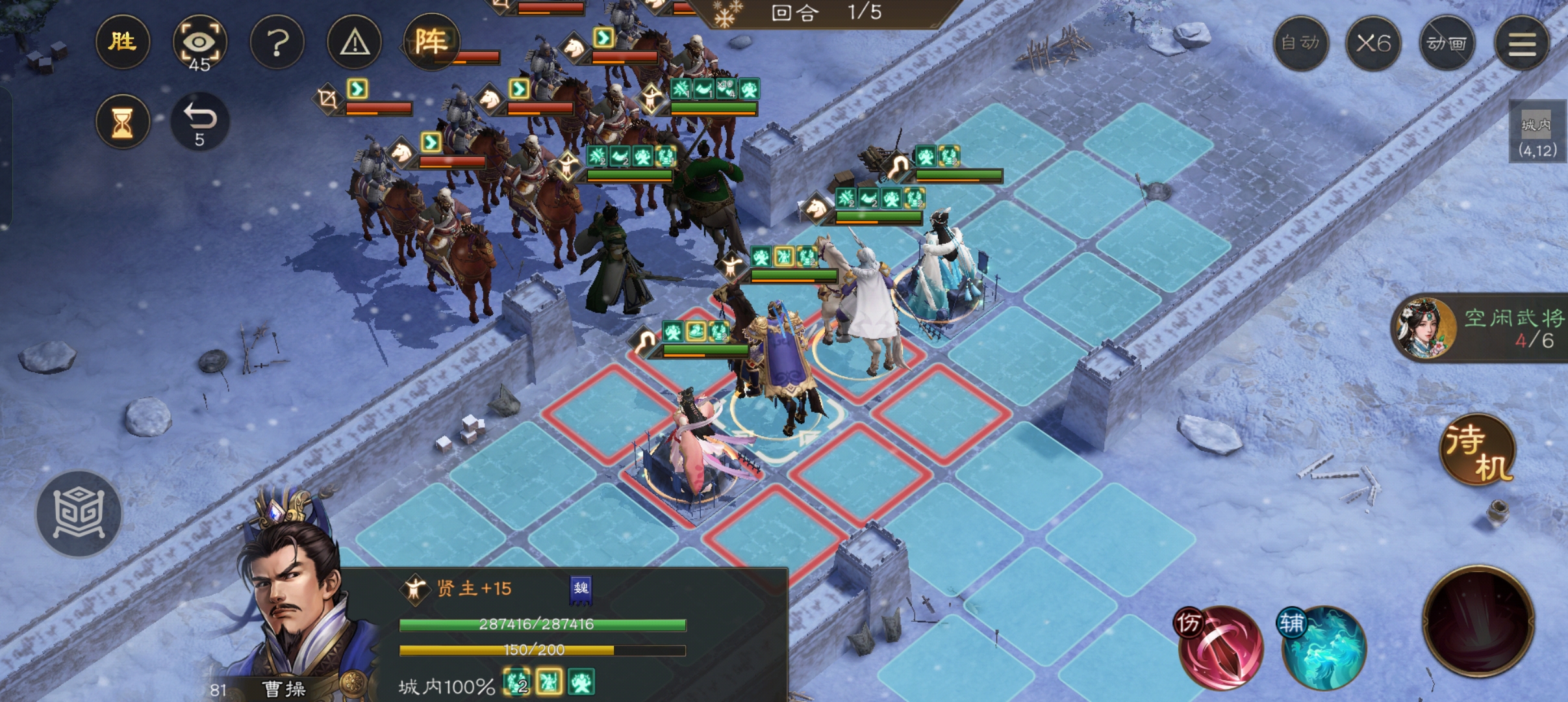This screenshot has width=1568, height=702.
Task: Open the treasure chest loot icon
Action: (78, 513)
